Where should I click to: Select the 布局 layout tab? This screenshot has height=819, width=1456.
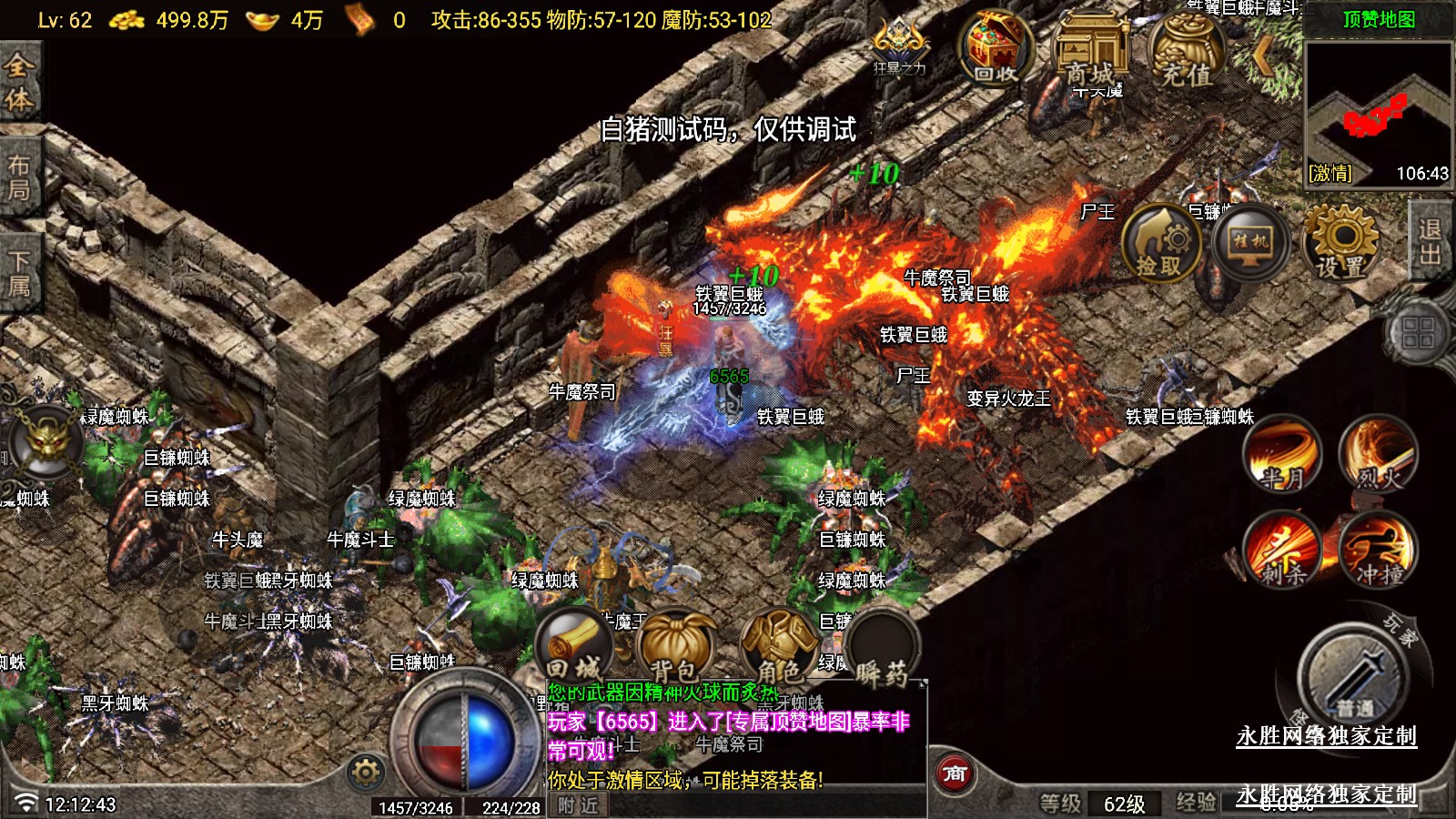(19, 177)
